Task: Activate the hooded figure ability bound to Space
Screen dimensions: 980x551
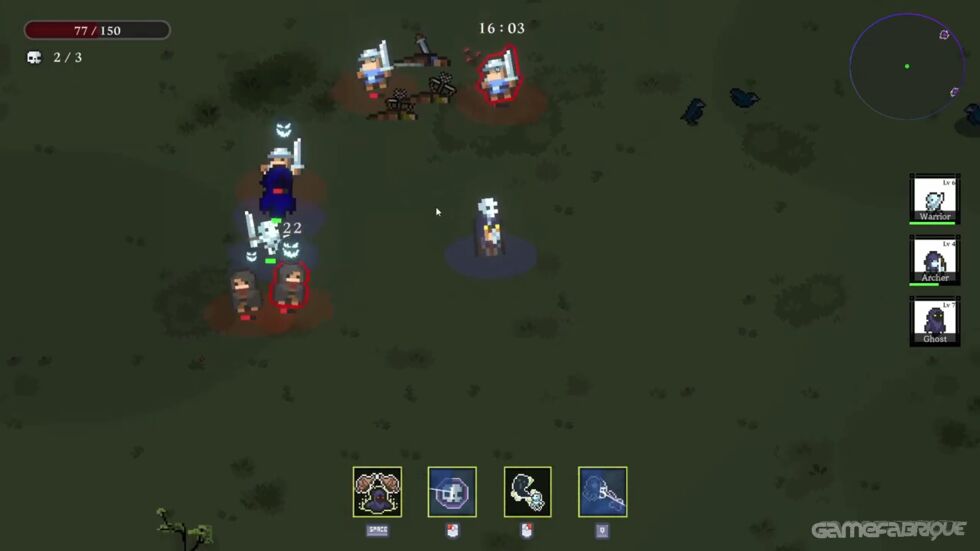Action: [x=377, y=492]
